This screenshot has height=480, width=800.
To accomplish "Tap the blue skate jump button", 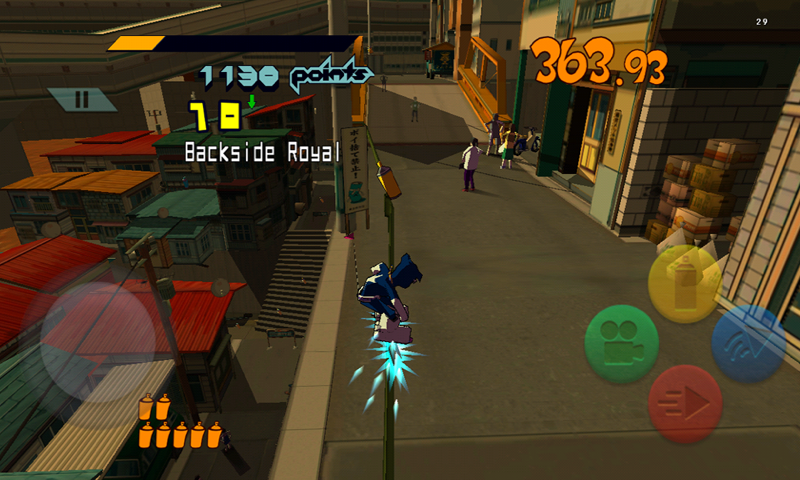I will pos(749,343).
